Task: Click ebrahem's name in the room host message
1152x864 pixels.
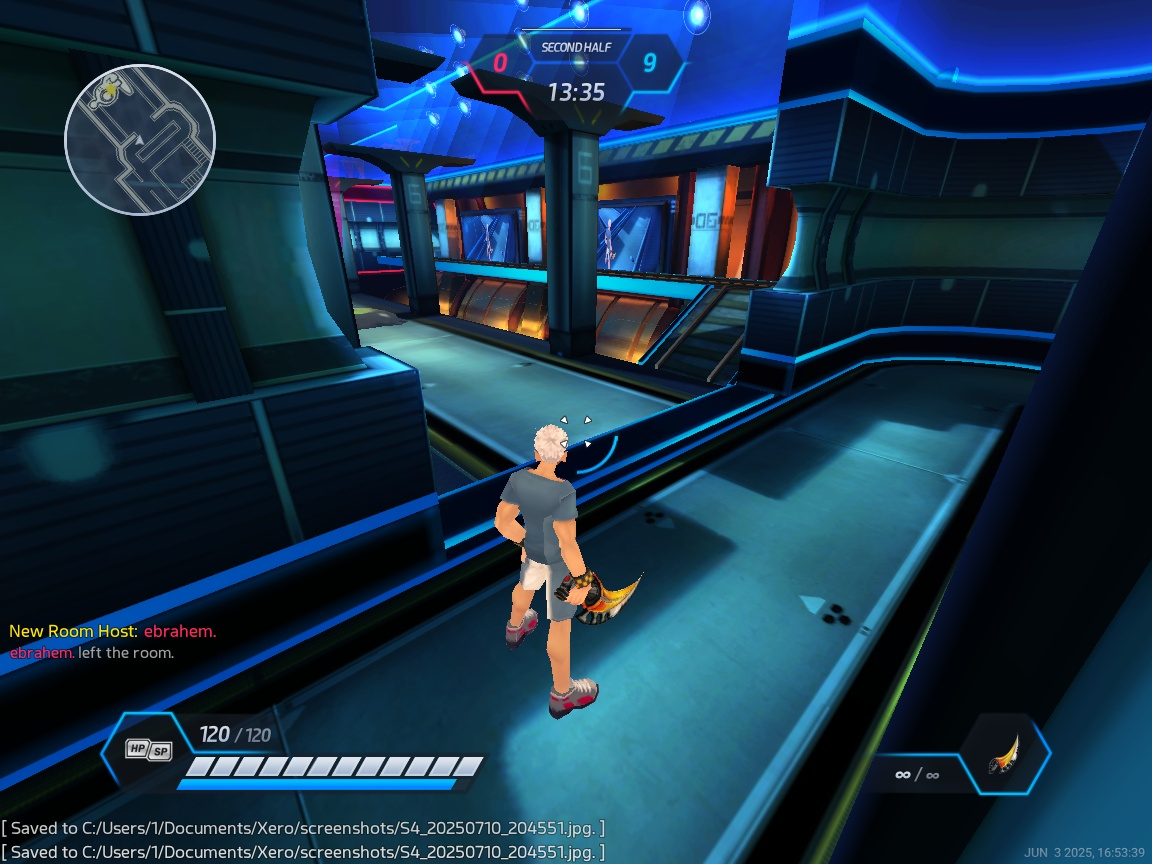Action: pyautogui.click(x=179, y=632)
